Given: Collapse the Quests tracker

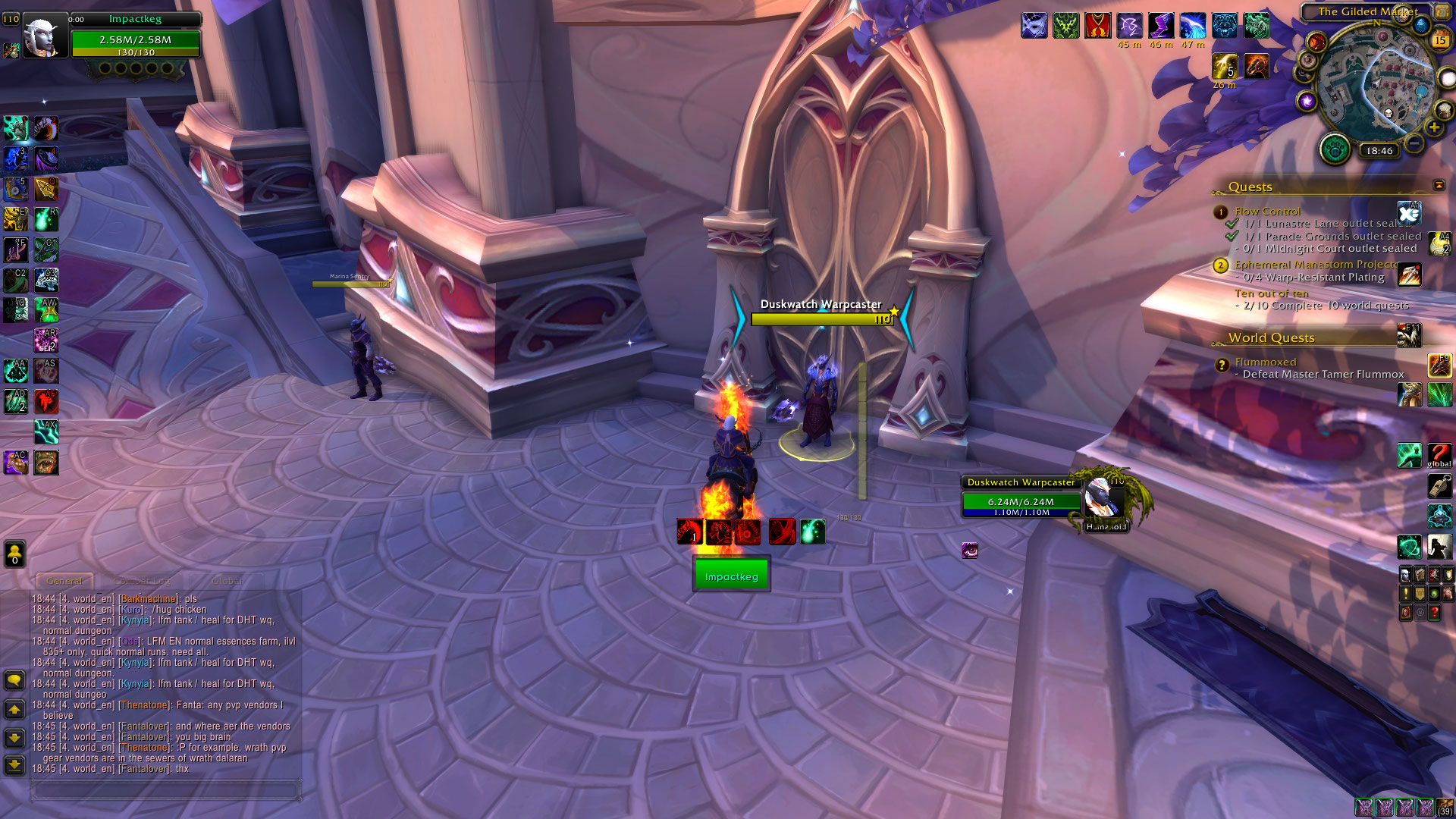Looking at the screenshot, I should pyautogui.click(x=1439, y=185).
